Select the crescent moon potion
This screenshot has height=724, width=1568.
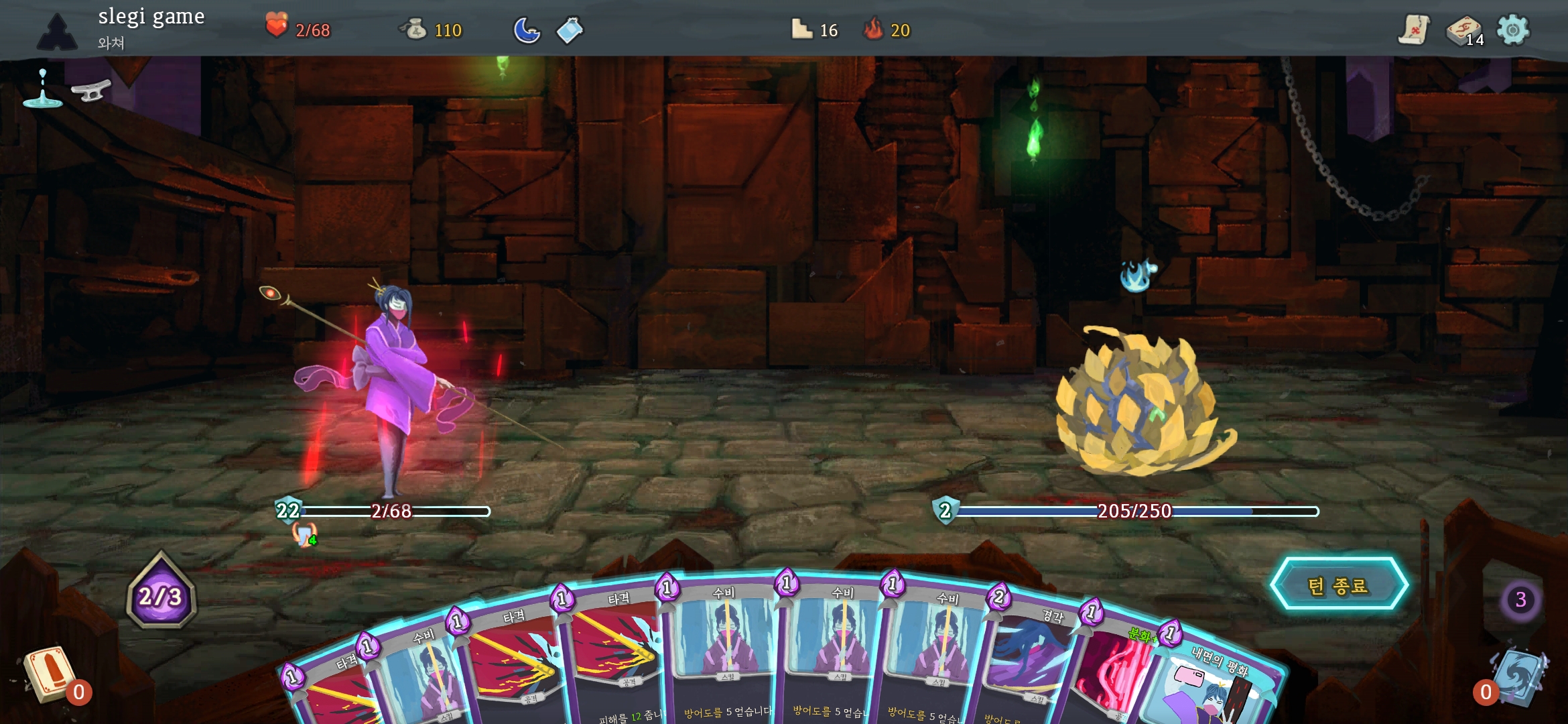(x=527, y=30)
